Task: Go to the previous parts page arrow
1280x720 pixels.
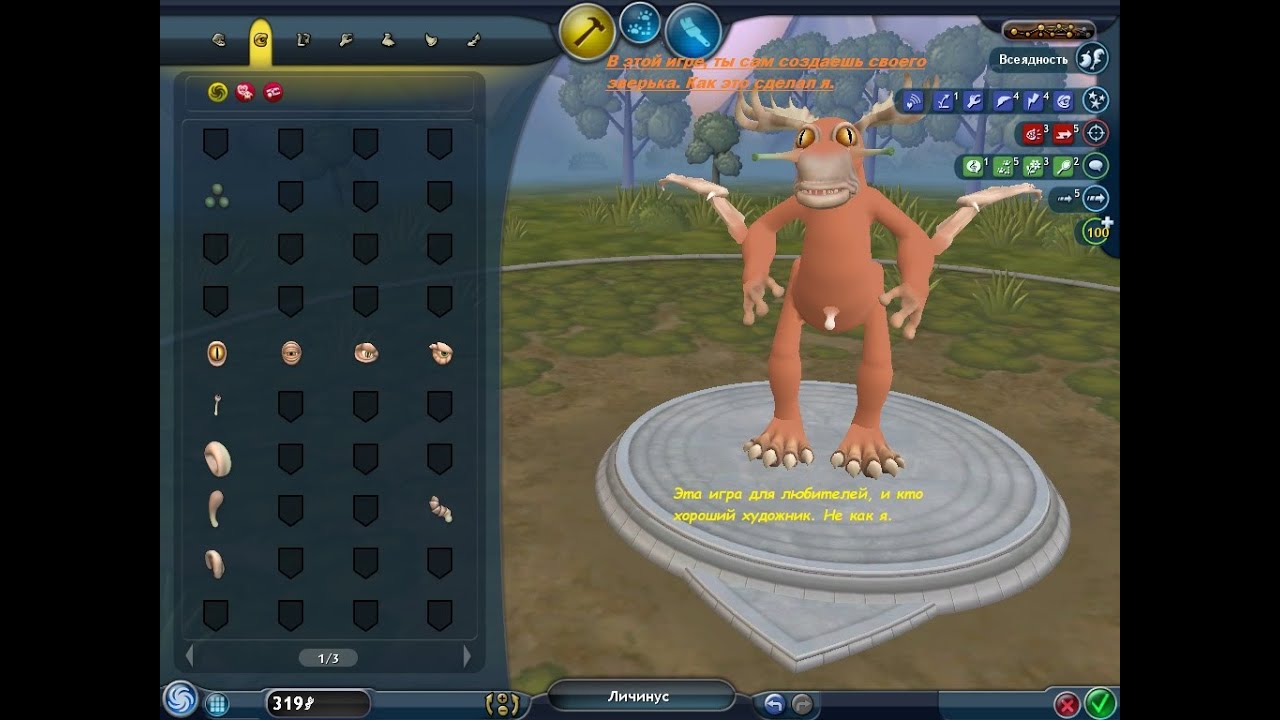Action: 190,657
